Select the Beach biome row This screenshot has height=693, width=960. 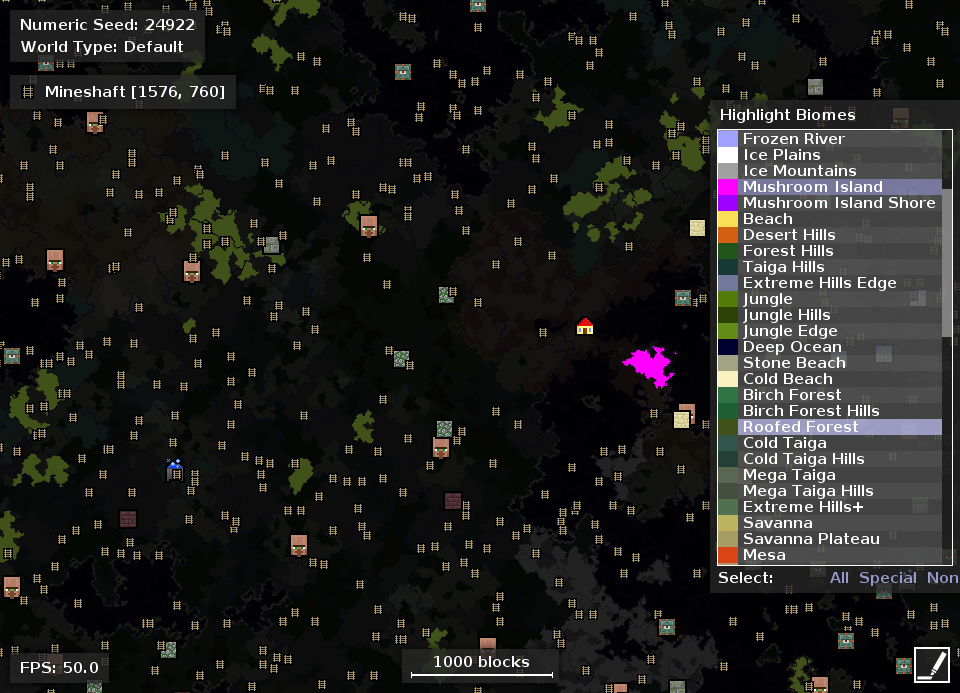point(767,219)
